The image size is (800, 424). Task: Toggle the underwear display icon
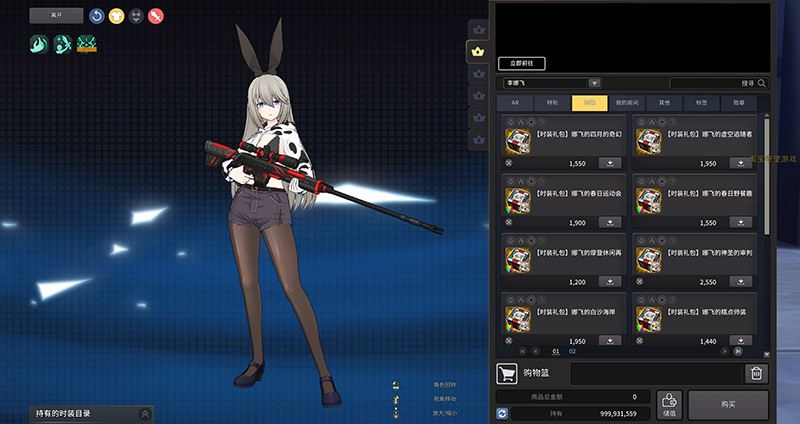(136, 15)
